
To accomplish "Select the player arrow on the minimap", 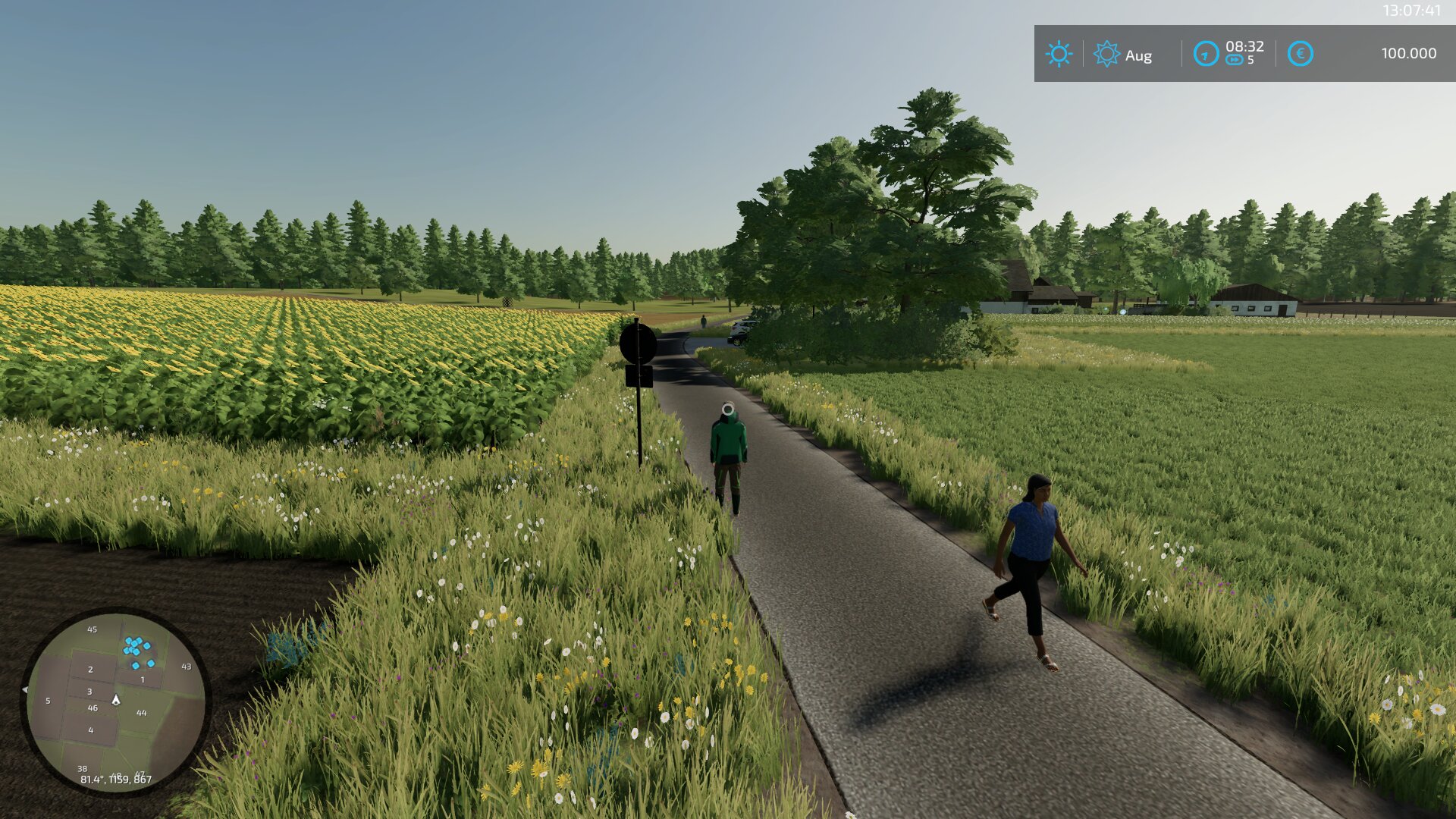I will [116, 700].
